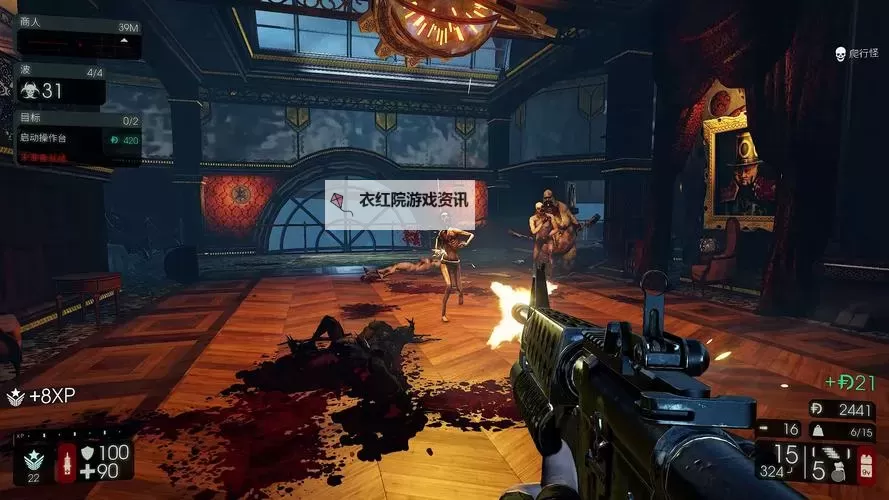Click the trader compass panel
Image resolution: width=889 pixels, height=500 pixels.
click(79, 39)
